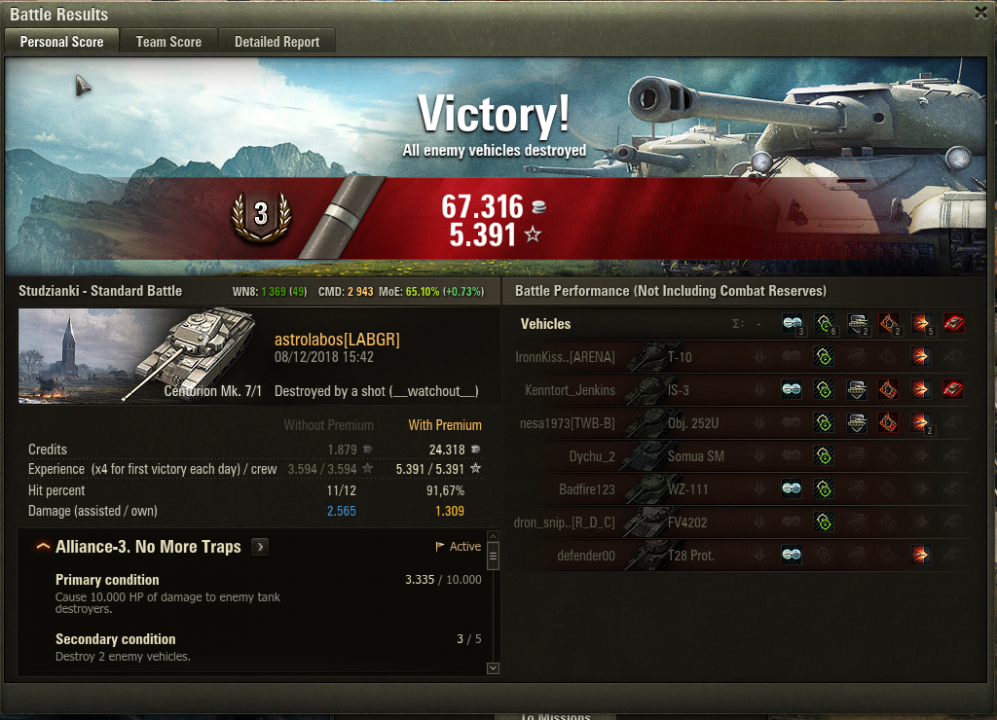The width and height of the screenshot is (997, 720).
Task: Click the mission list scroll-down arrow
Action: pyautogui.click(x=492, y=667)
